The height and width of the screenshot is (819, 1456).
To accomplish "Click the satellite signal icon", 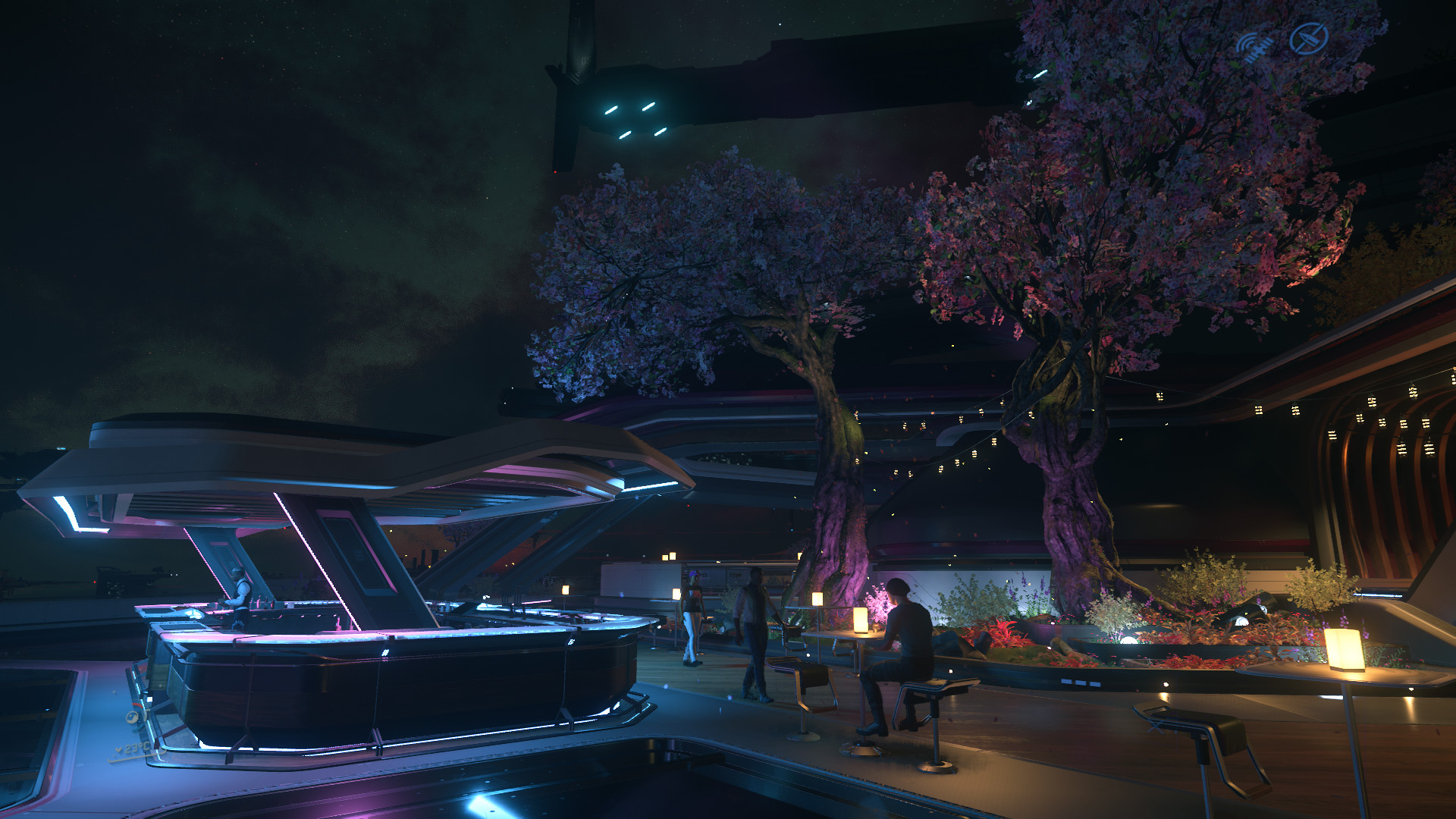I will click(x=1255, y=46).
